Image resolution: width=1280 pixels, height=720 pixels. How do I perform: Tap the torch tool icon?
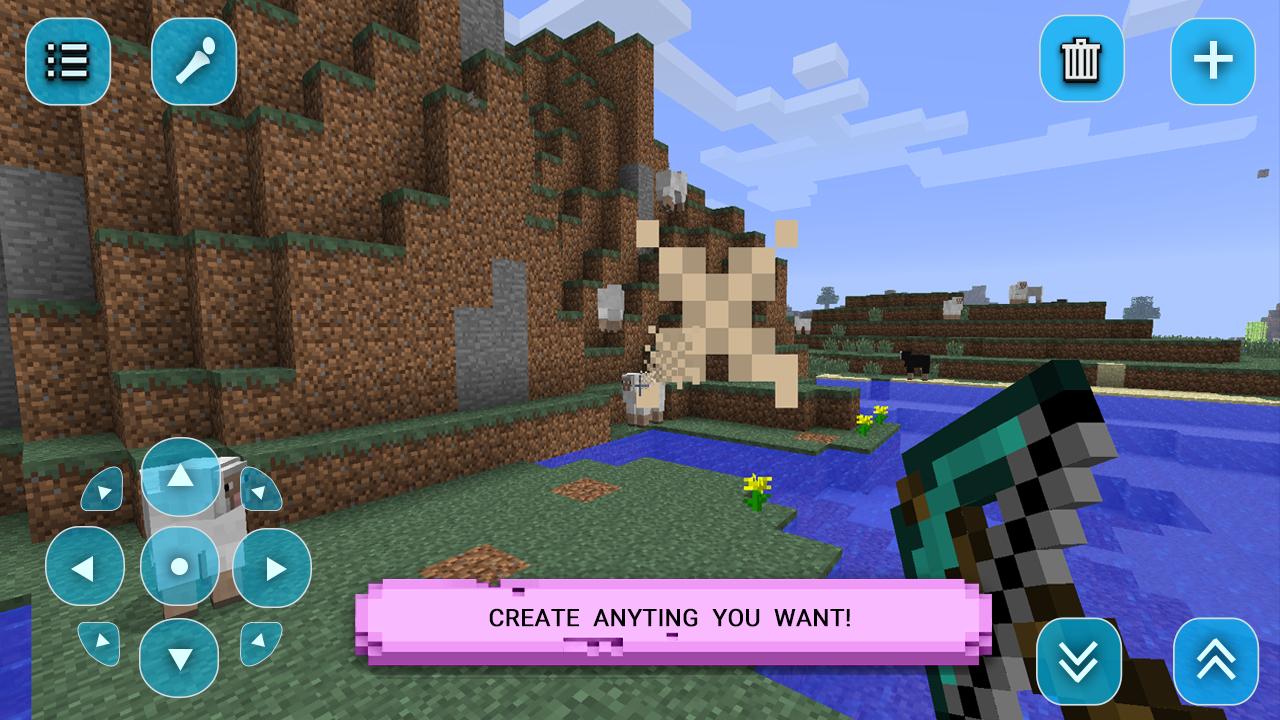pos(194,62)
